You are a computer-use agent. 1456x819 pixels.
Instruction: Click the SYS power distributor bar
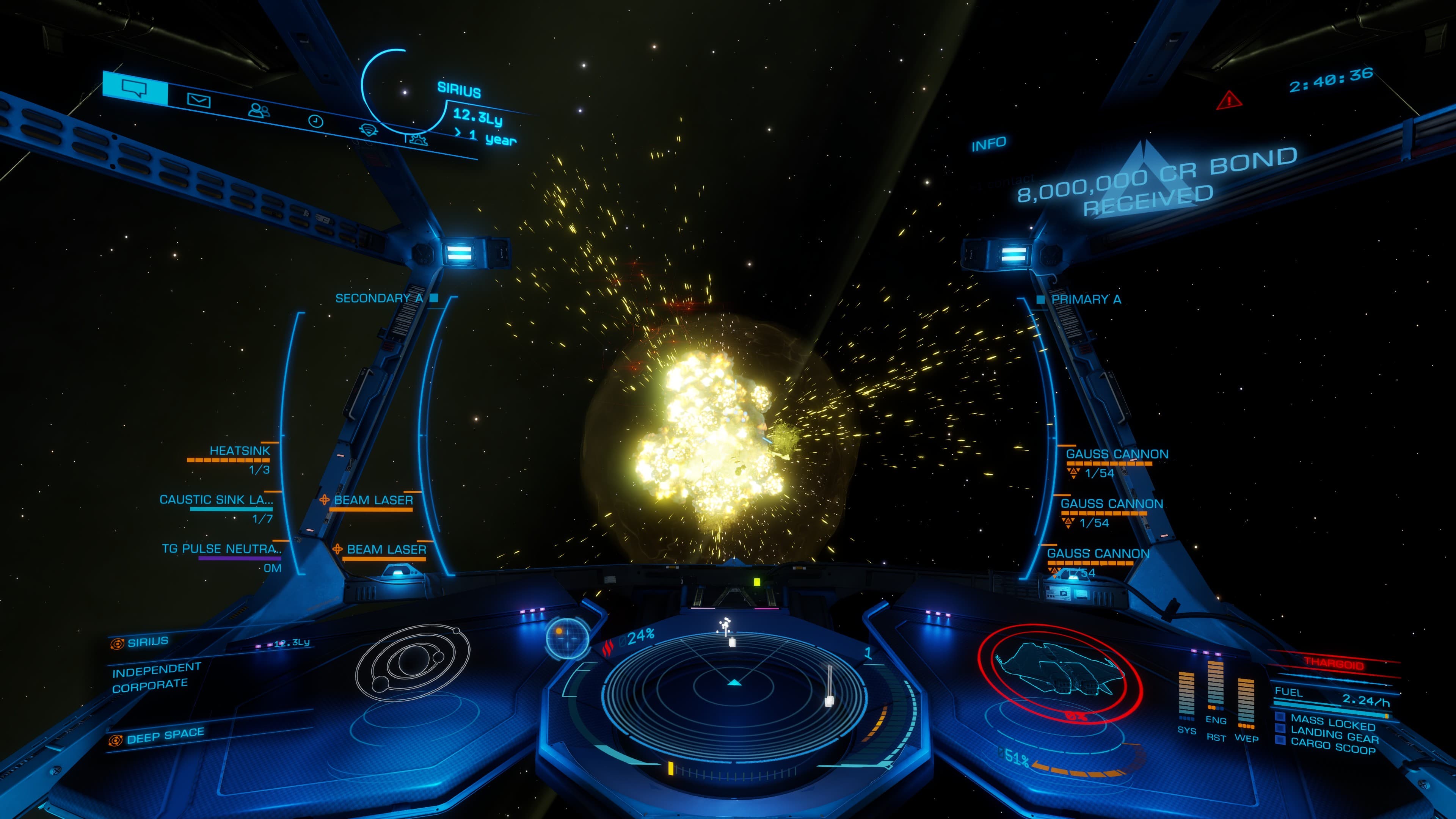pos(1186,695)
